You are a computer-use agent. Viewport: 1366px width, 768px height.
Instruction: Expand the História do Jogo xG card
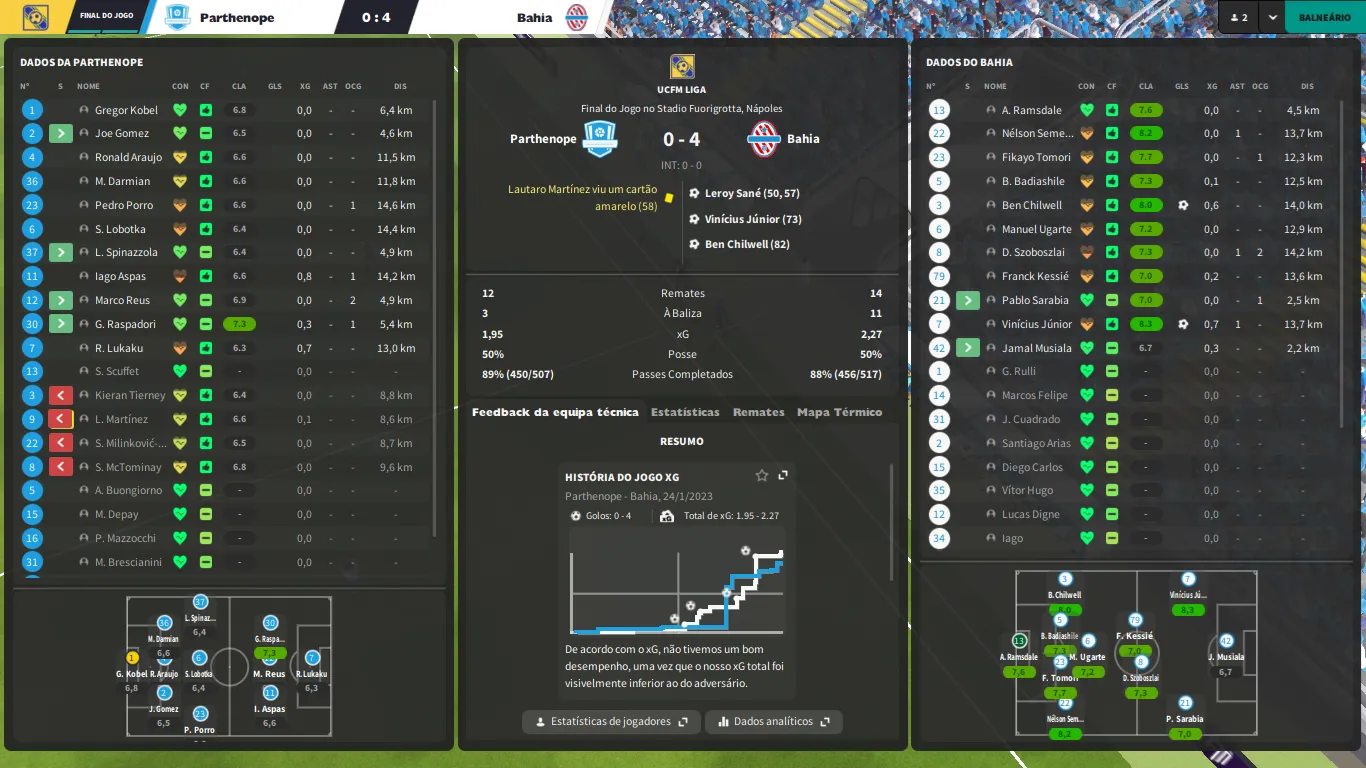[783, 476]
